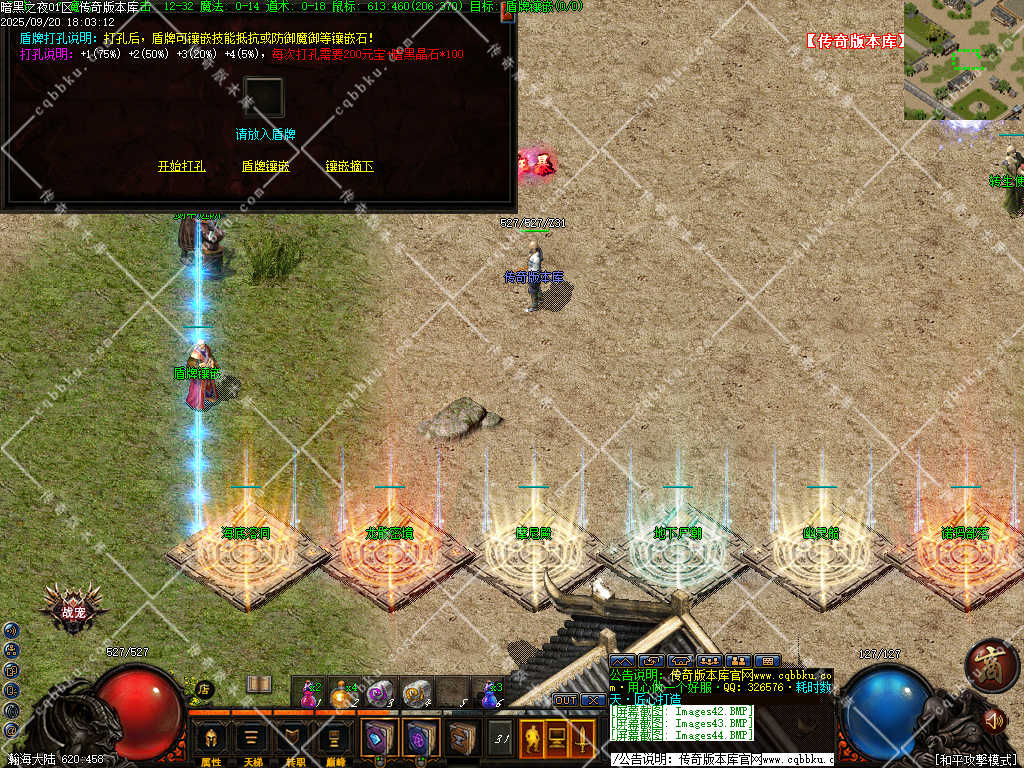
Task: Click the 开始打孔 link in the dialog
Action: [181, 166]
